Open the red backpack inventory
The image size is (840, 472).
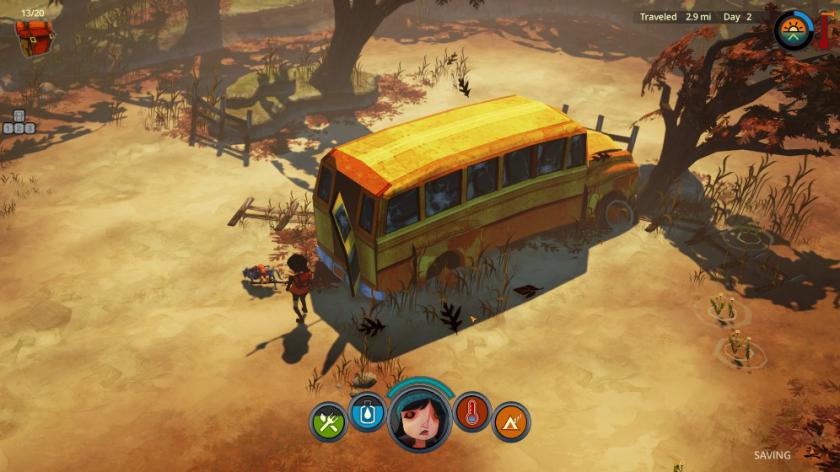click(x=35, y=37)
